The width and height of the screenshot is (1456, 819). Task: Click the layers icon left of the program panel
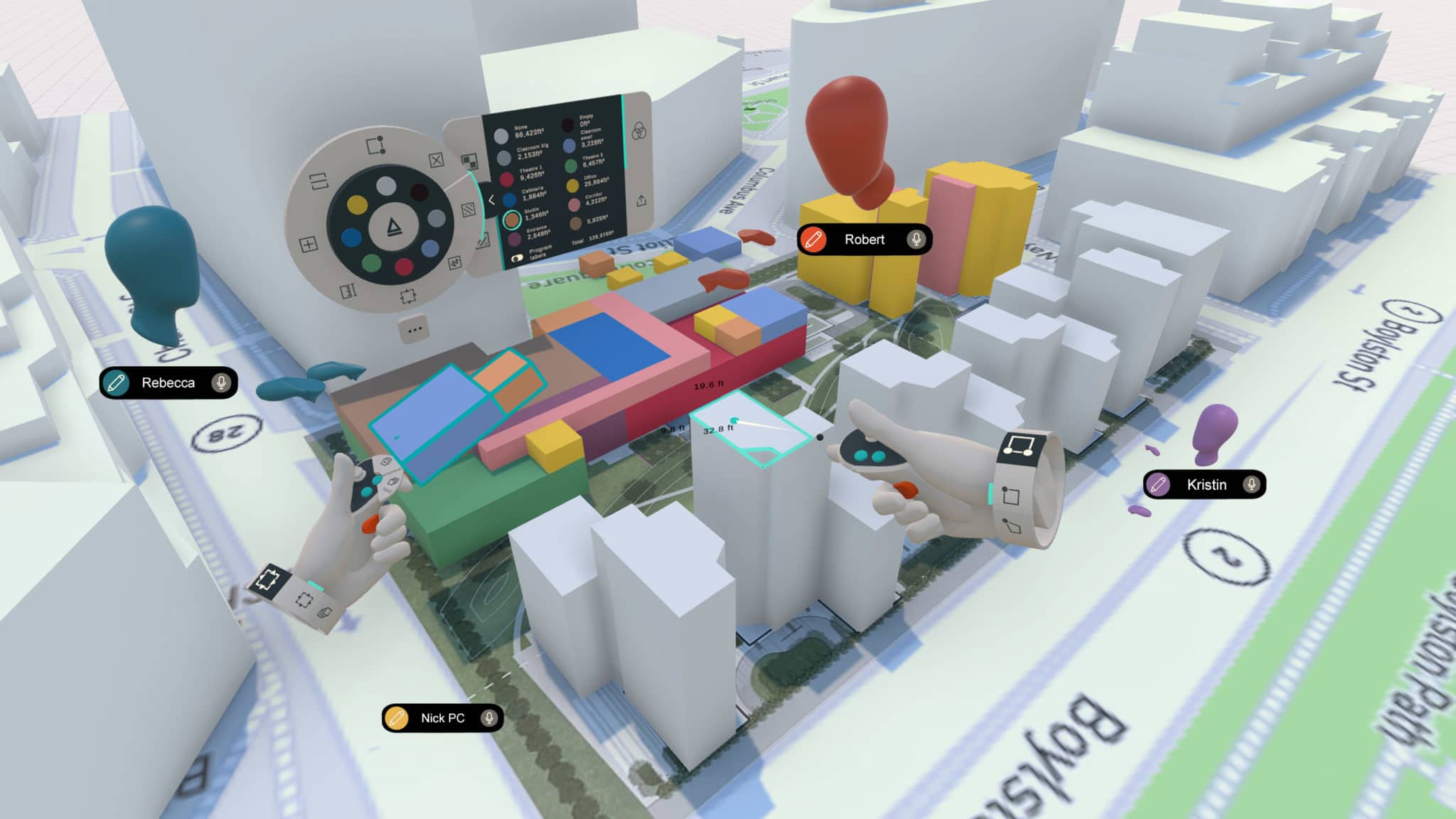coord(469,162)
